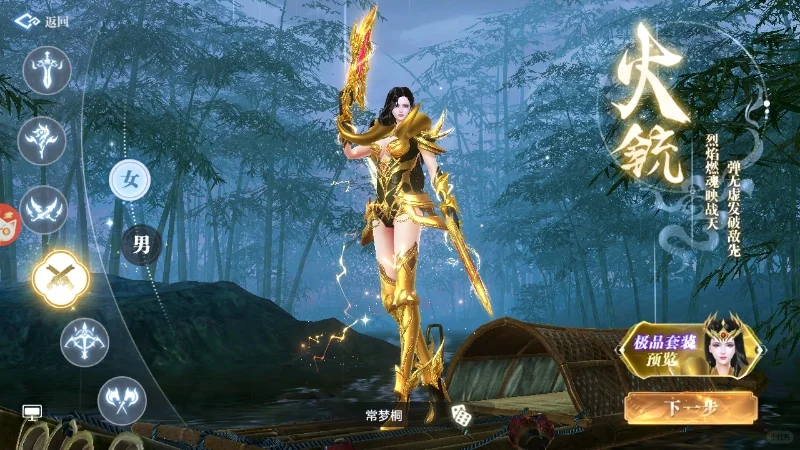
Task: Select the crossed firearms class icon
Action: coord(61,277)
